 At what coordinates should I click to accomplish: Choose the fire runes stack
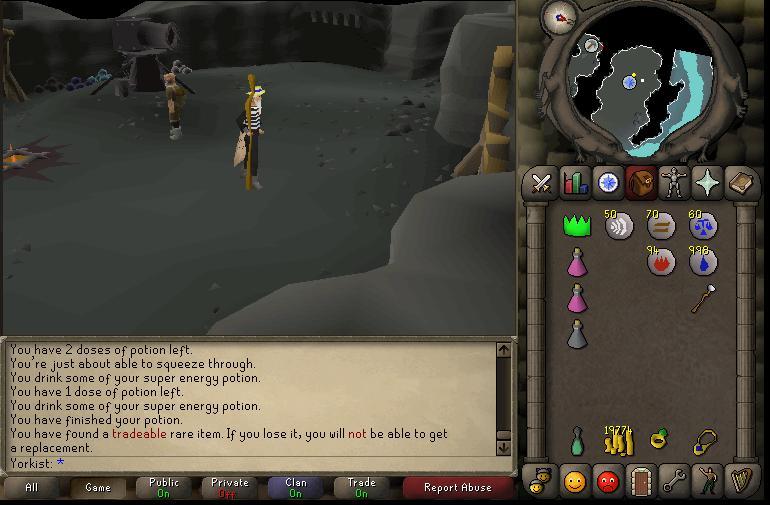coord(661,262)
